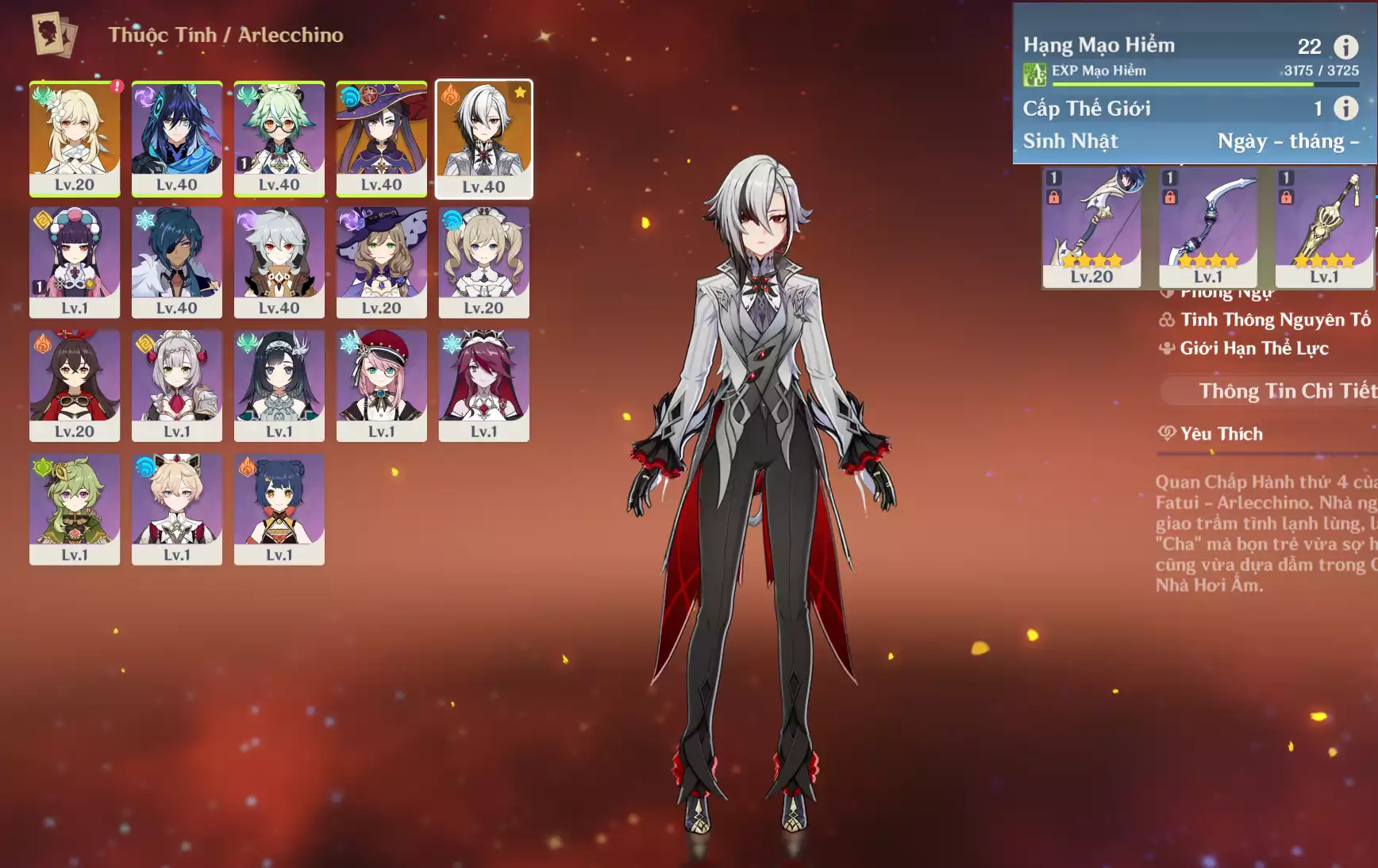Show info for Cấp Thế Giới

(x=1345, y=108)
